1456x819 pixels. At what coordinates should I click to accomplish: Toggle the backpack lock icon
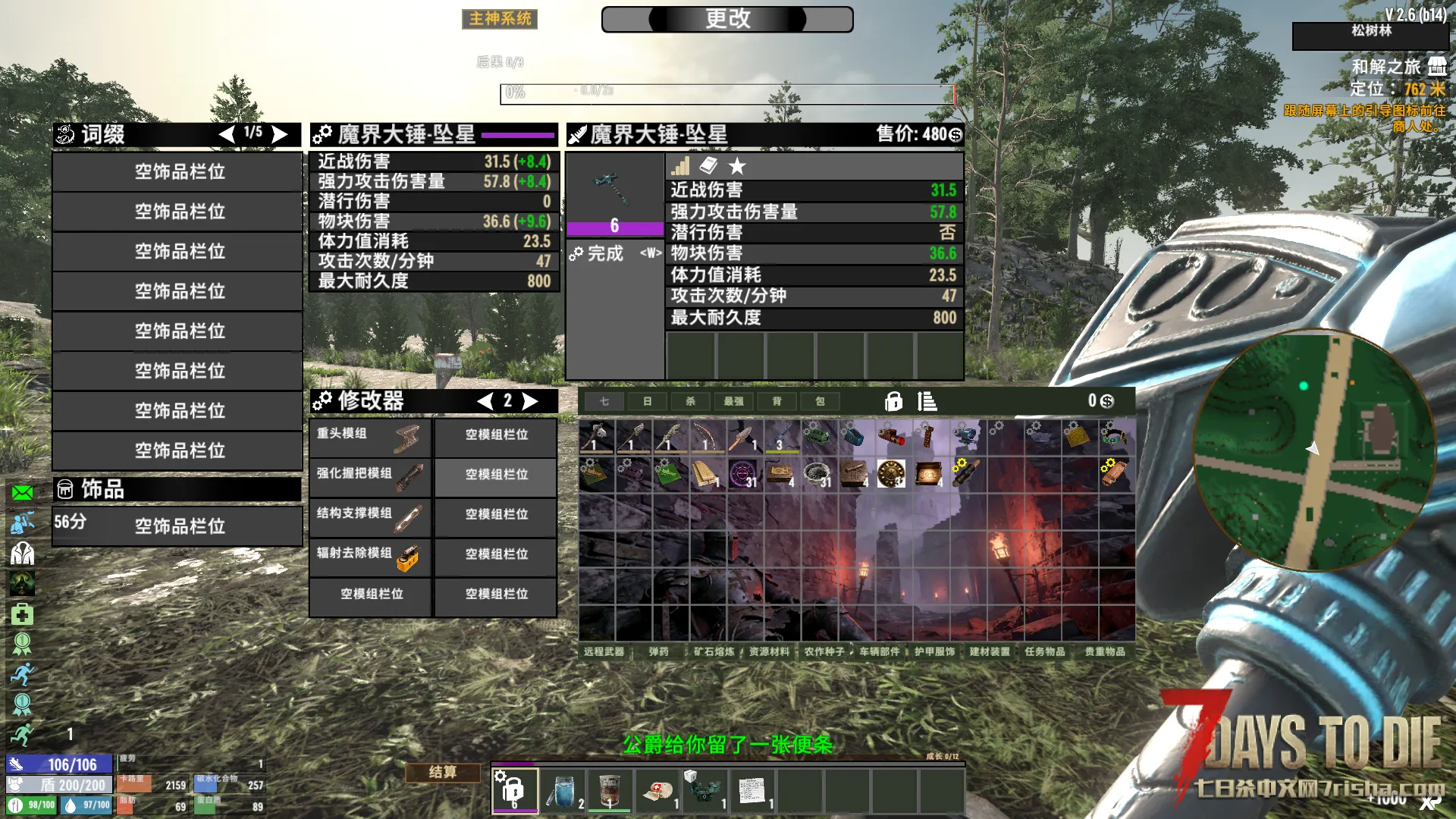click(x=893, y=401)
